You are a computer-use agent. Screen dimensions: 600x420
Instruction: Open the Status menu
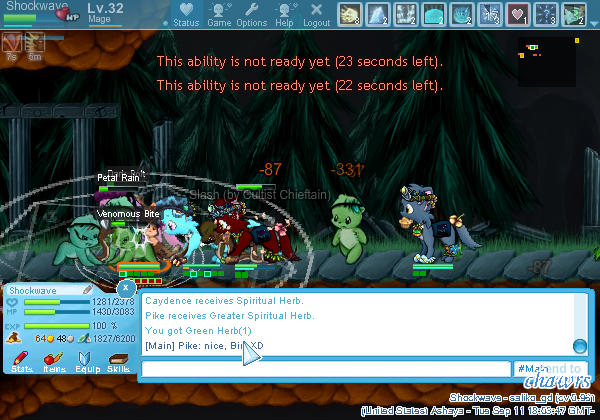tap(186, 13)
